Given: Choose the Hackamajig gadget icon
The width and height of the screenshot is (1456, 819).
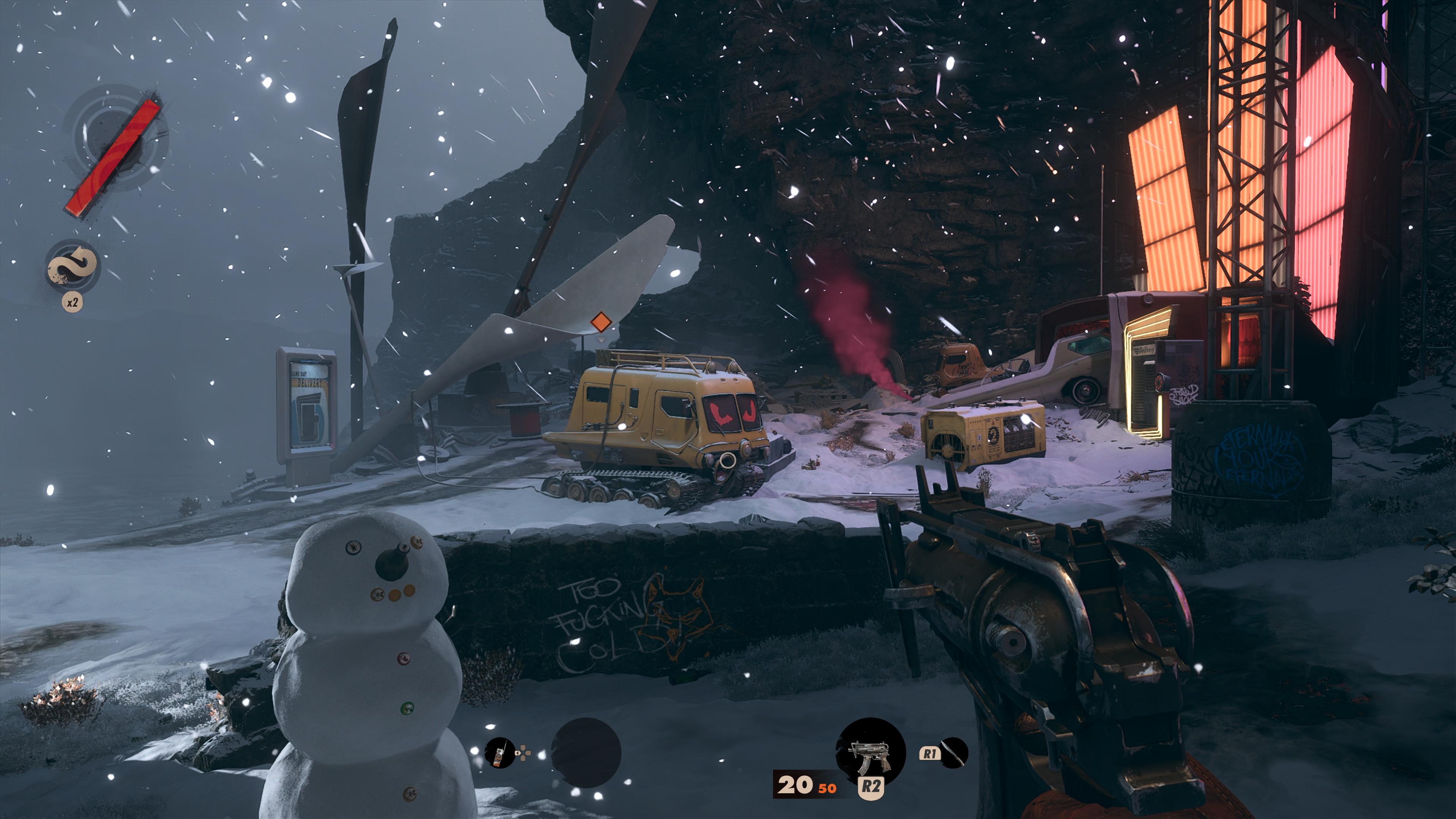Looking at the screenshot, I should point(500,753).
